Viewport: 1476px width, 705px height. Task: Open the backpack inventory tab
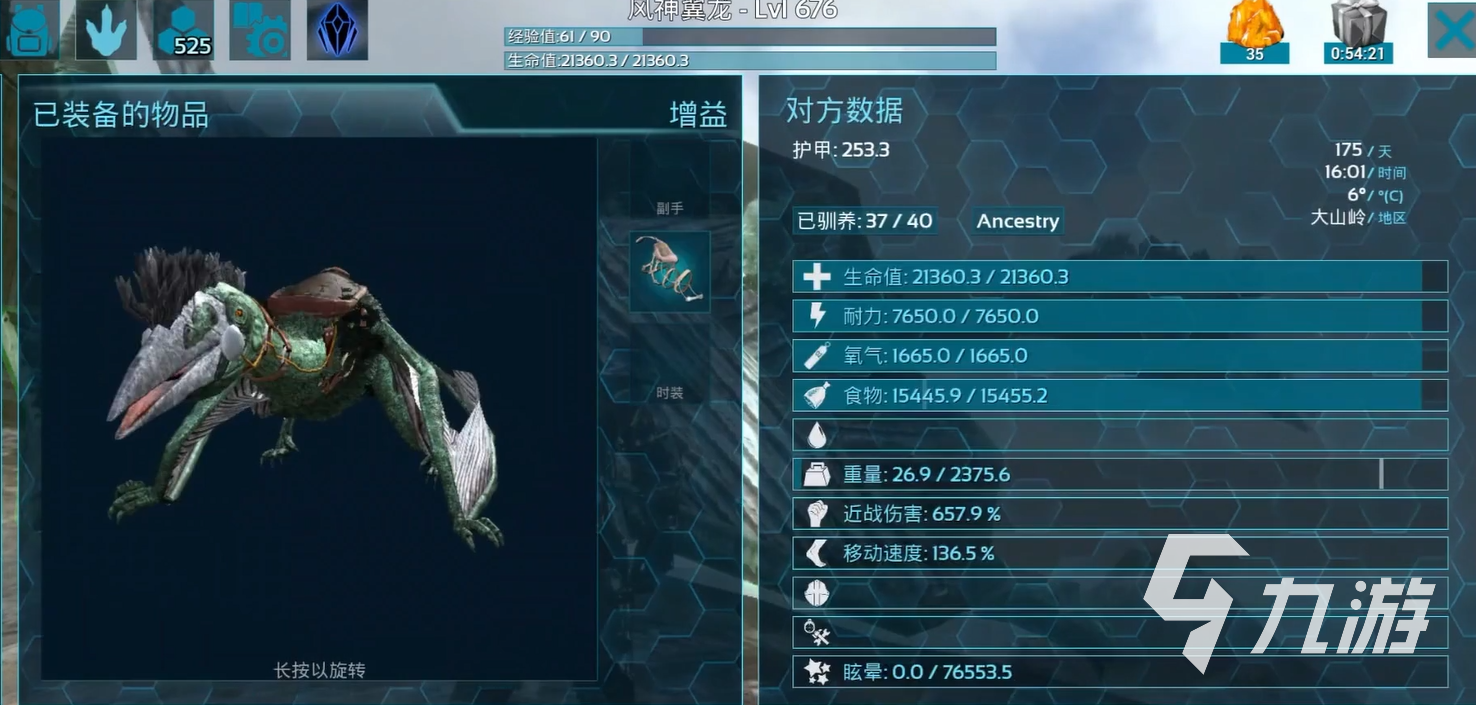[x=31, y=30]
